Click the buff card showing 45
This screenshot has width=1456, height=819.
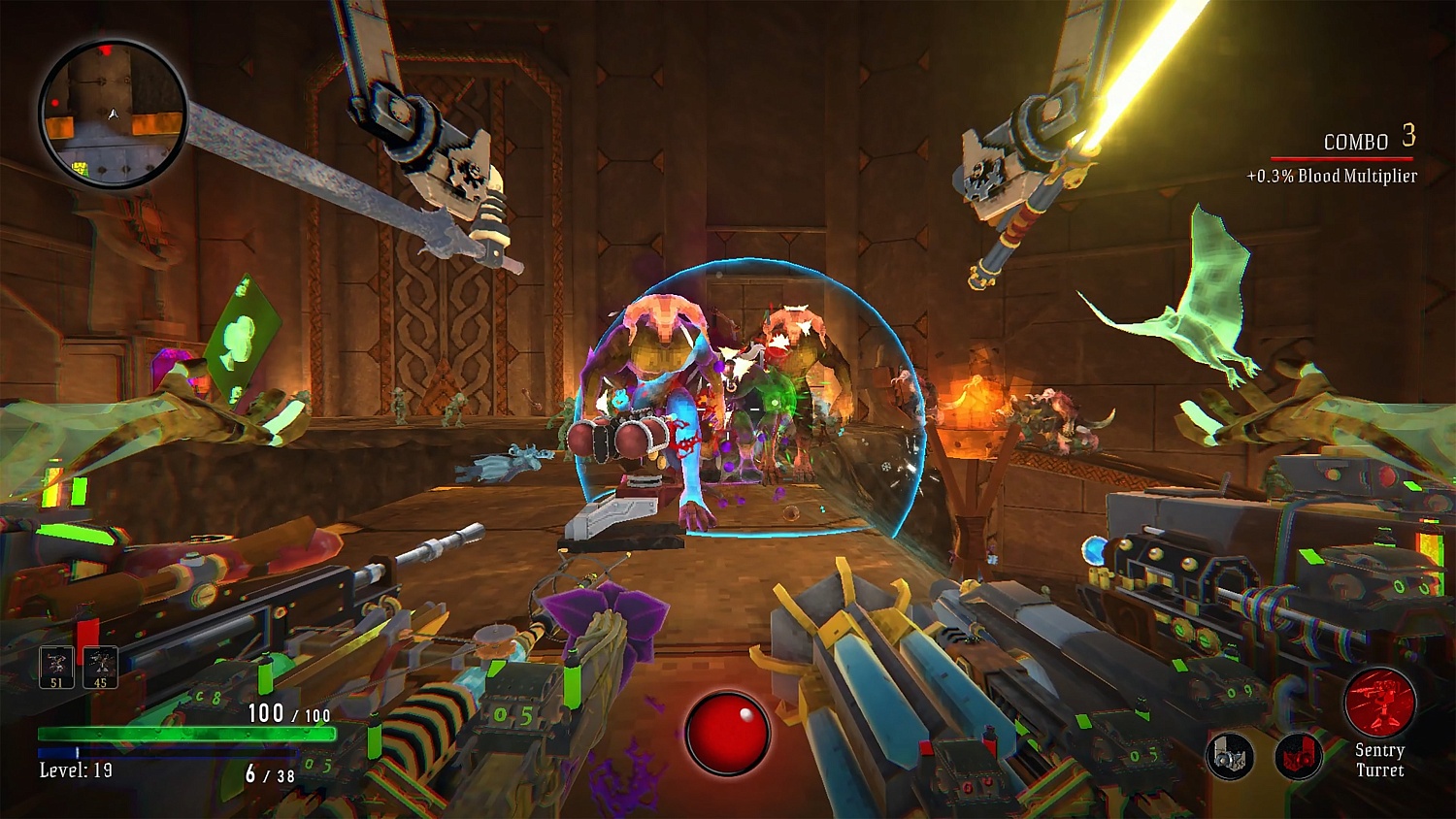pos(100,668)
